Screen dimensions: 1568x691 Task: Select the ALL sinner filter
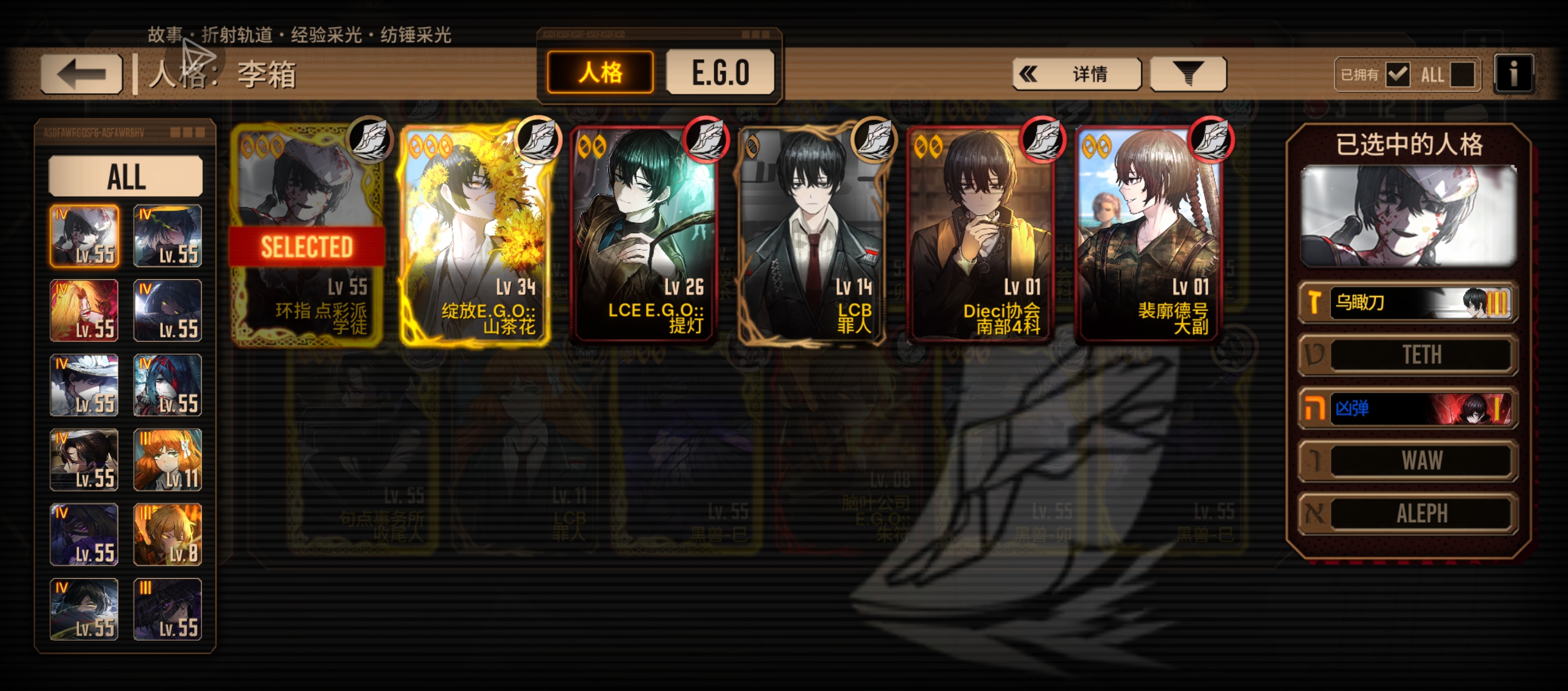point(125,176)
